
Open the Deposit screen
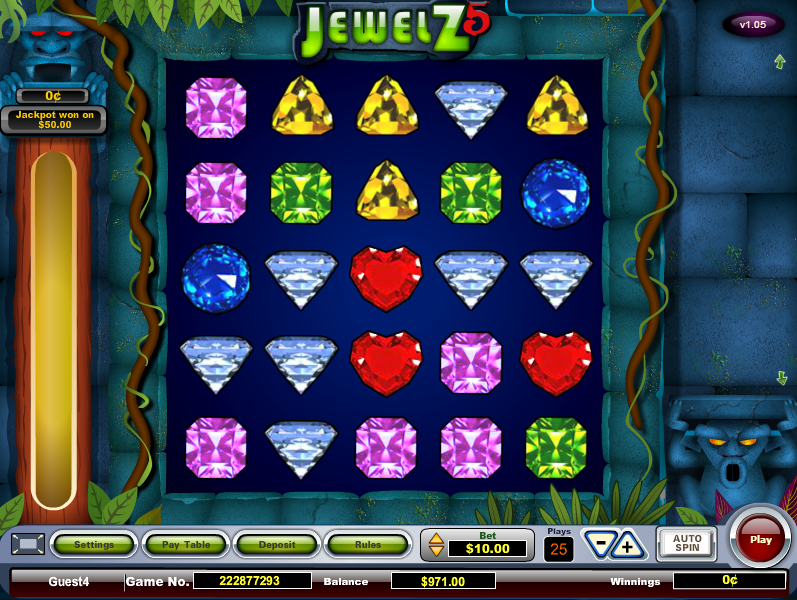point(277,545)
